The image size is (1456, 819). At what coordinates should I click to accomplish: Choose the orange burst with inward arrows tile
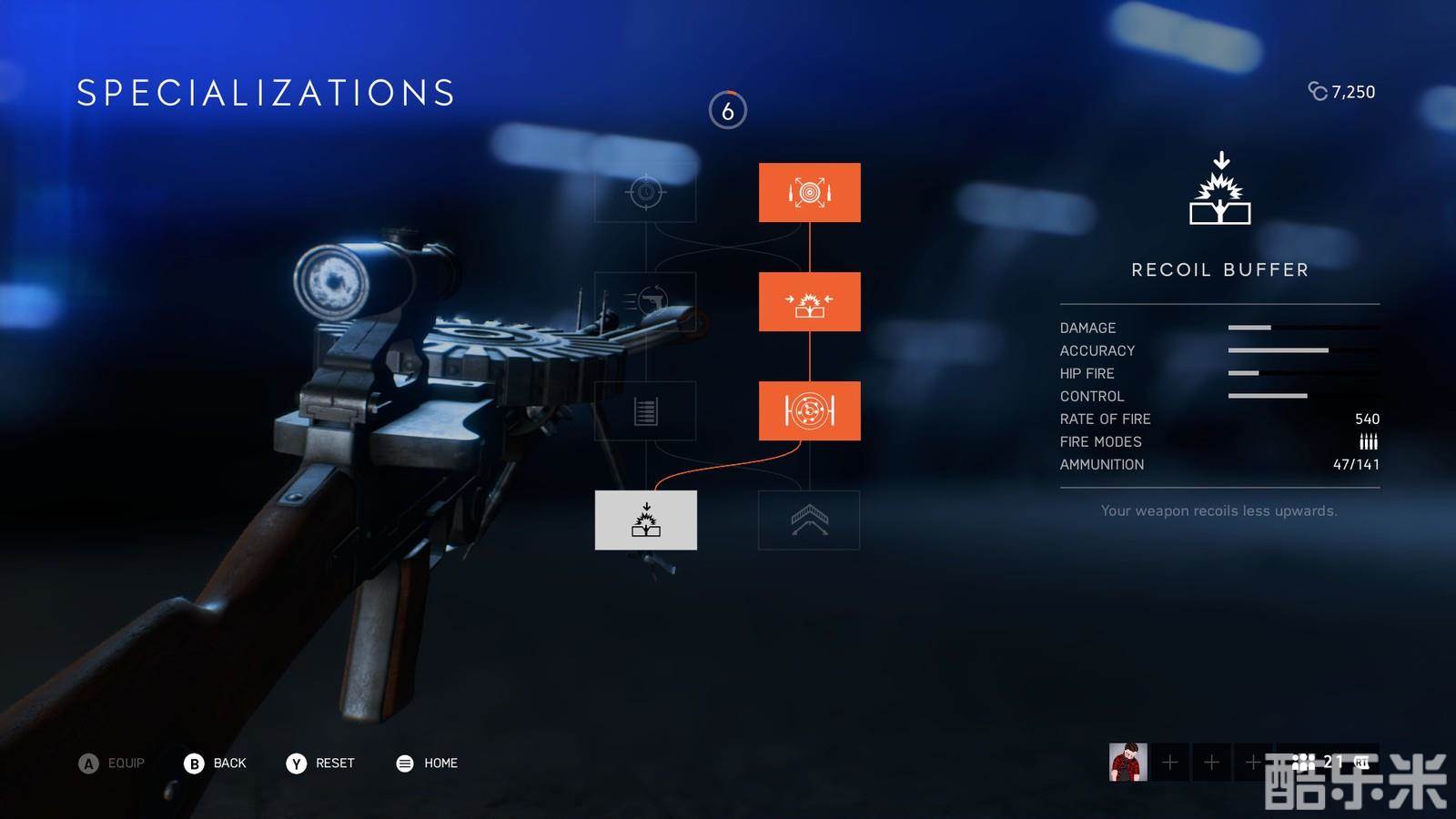coord(809,301)
